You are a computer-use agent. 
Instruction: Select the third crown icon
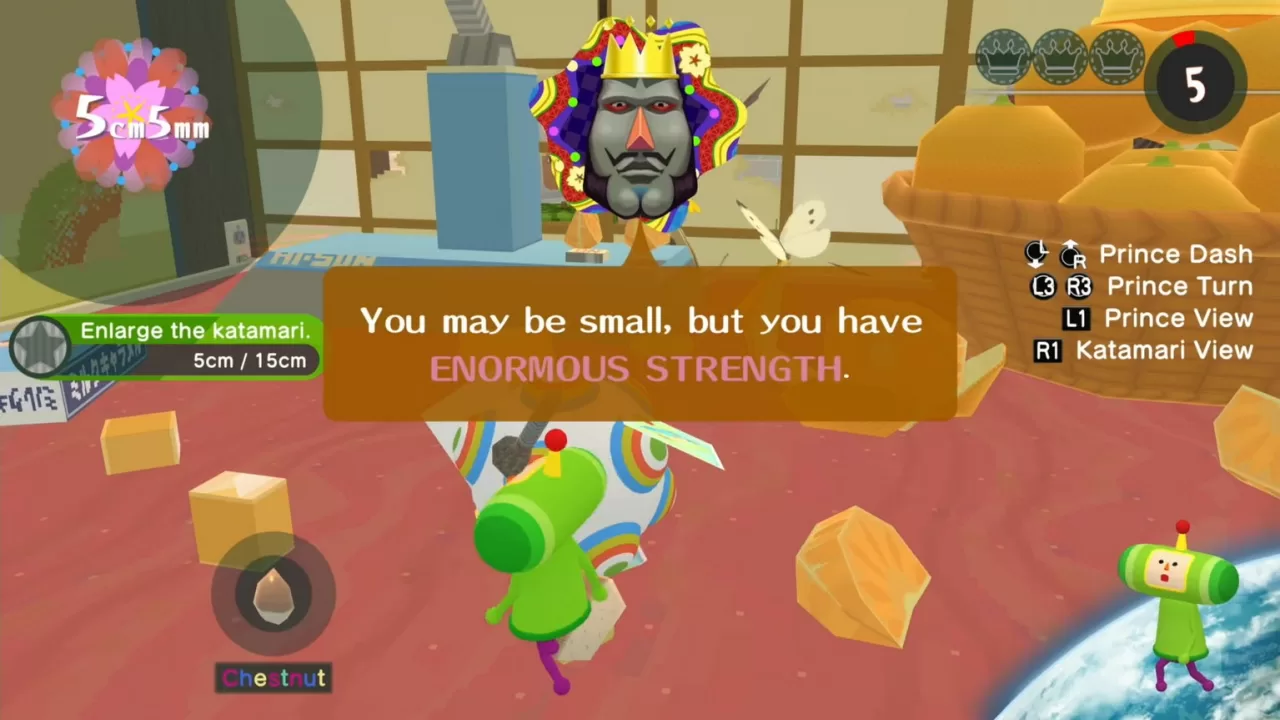[1114, 57]
